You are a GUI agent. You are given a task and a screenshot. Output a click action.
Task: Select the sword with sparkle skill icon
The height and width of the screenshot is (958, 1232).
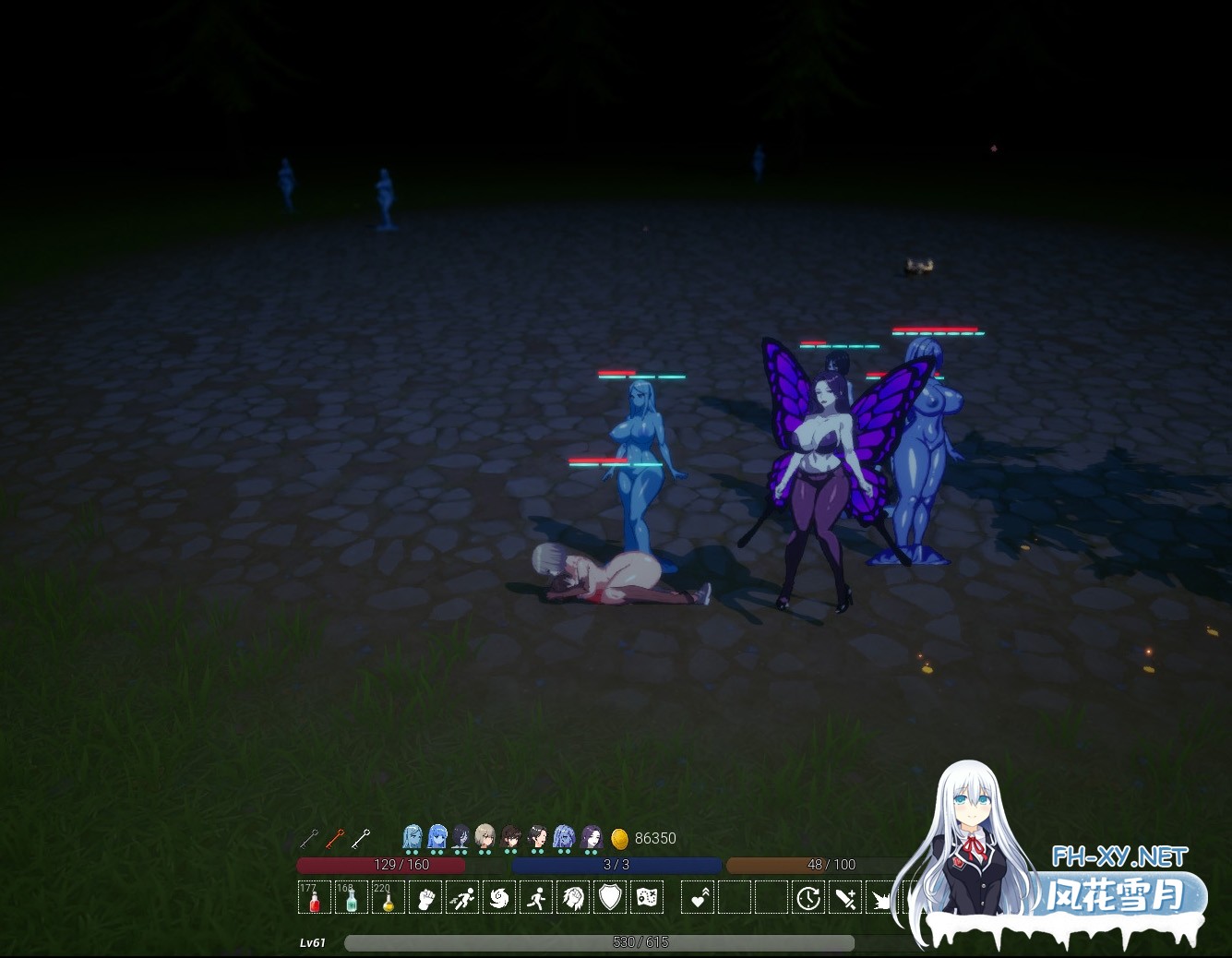click(845, 897)
